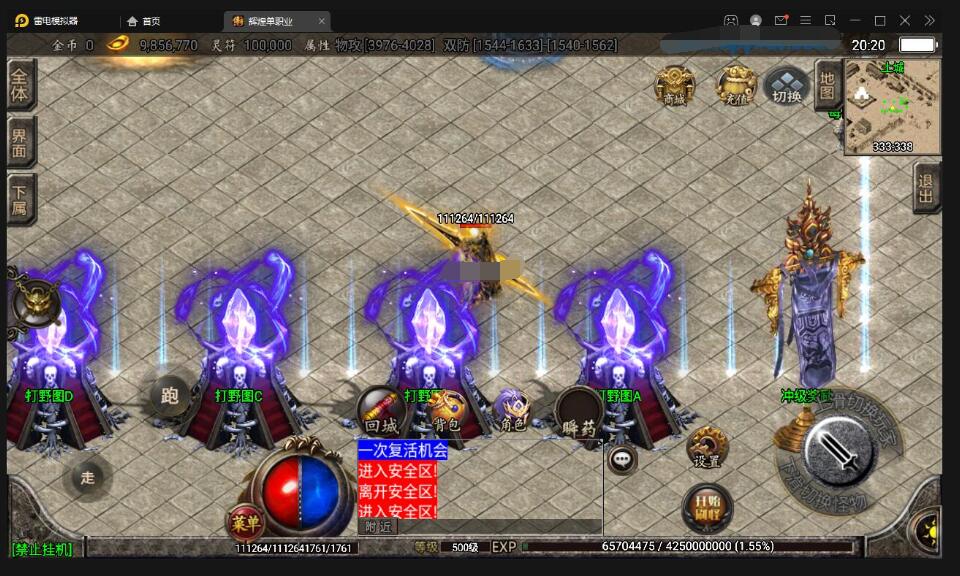Open the 全体 side tab
Image resolution: width=960 pixels, height=576 pixels.
coord(20,85)
